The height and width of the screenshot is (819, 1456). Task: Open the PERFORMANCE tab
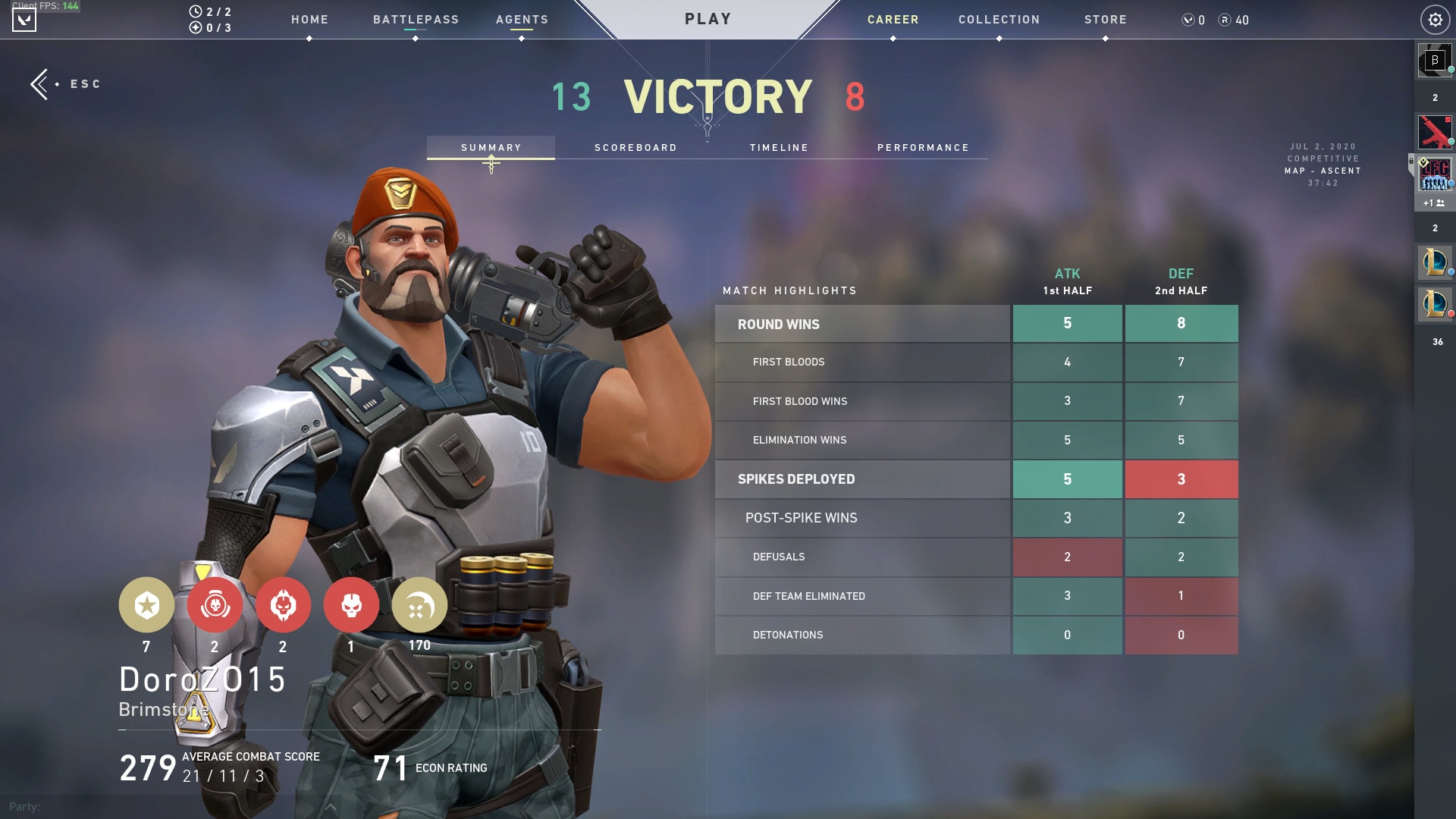[x=923, y=148]
